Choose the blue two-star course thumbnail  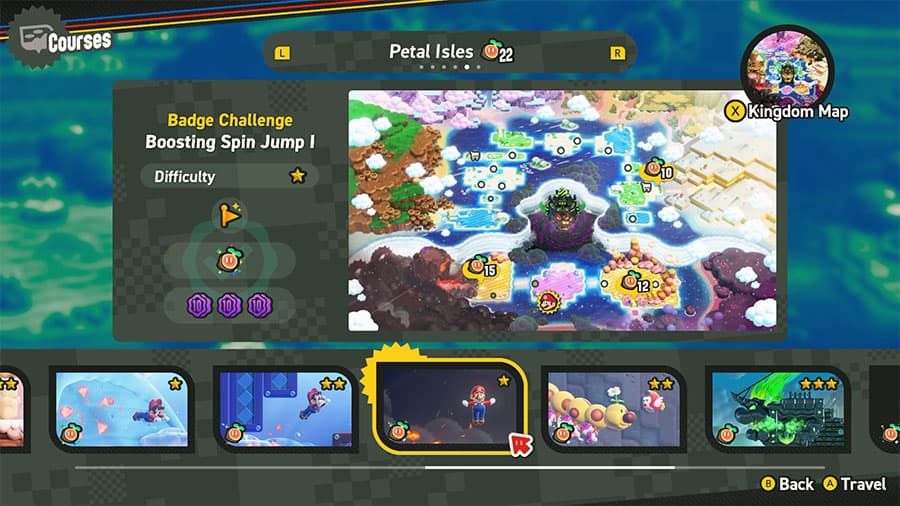pos(285,407)
